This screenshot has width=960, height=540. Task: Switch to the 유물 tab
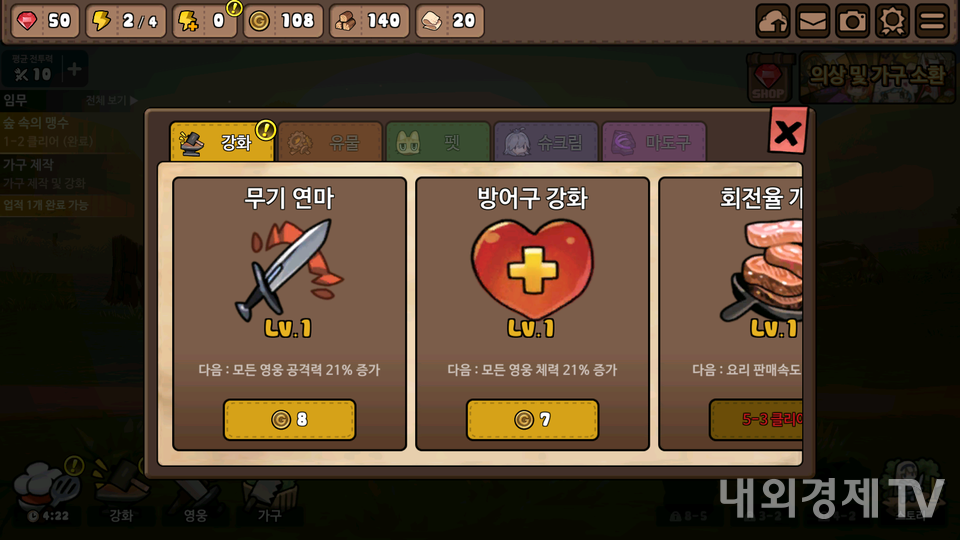[x=330, y=142]
